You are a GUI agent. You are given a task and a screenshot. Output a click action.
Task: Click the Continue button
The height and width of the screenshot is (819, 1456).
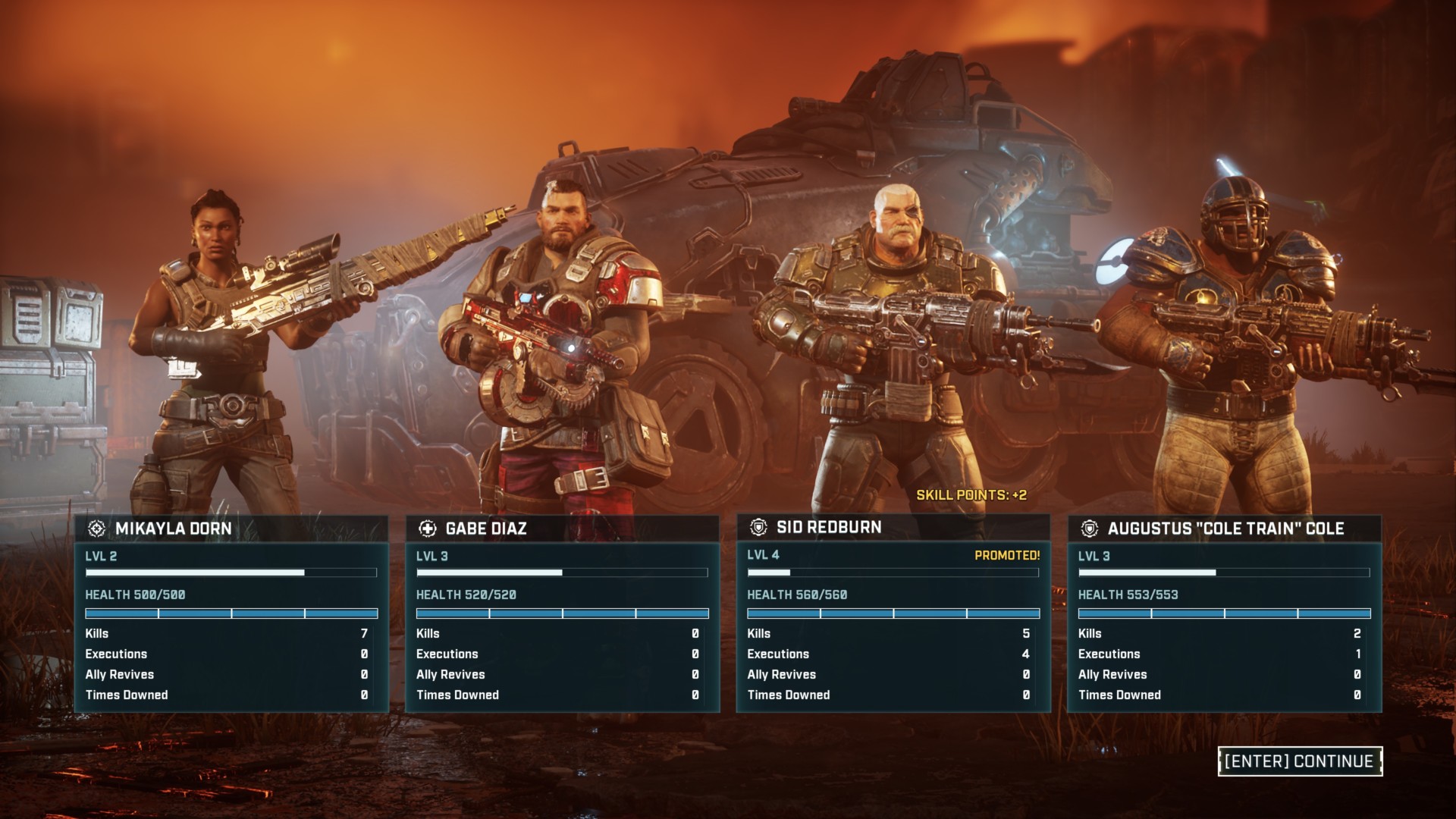pyautogui.click(x=1300, y=761)
